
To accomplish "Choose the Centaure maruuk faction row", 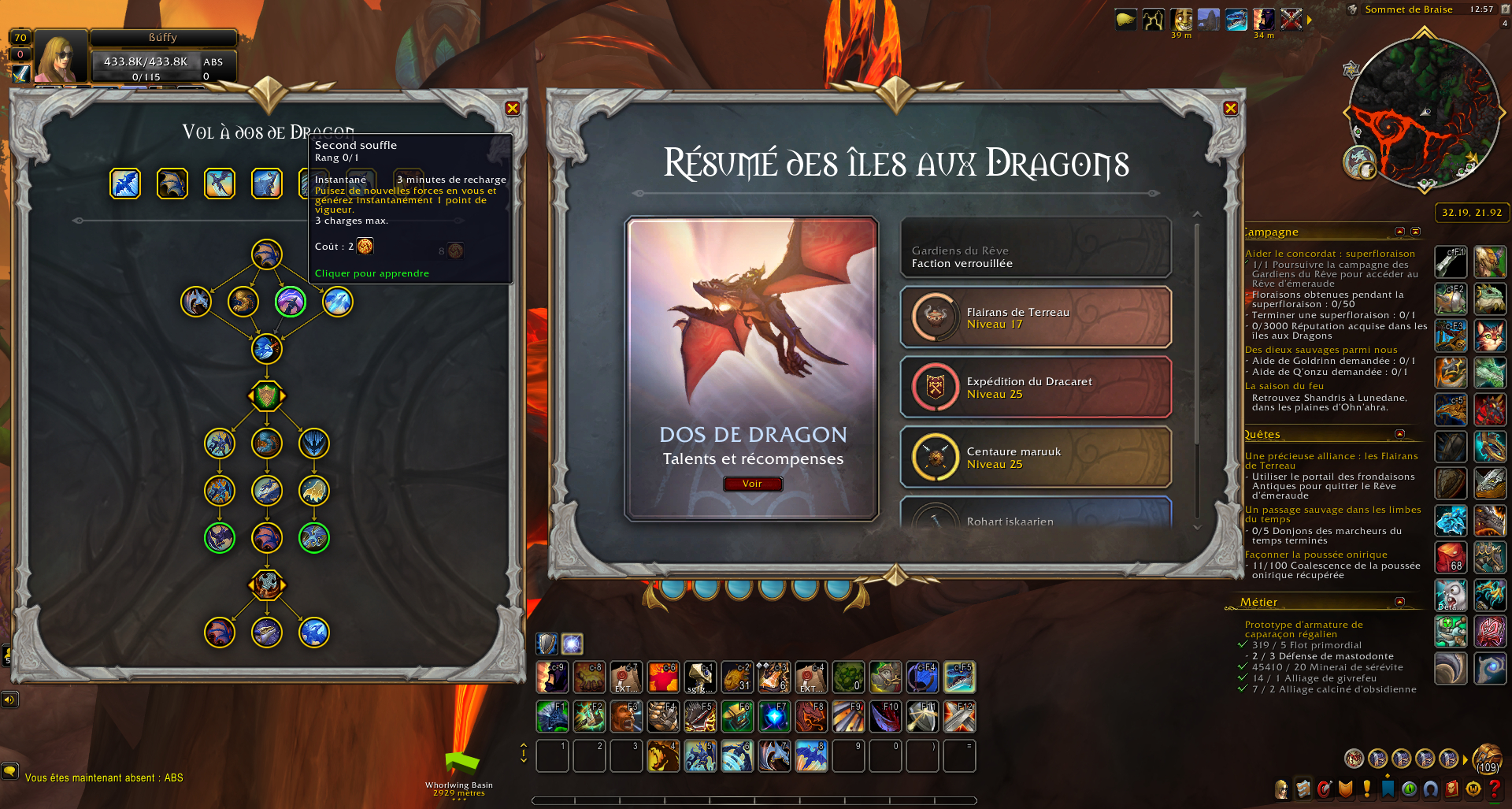I will pos(1036,458).
